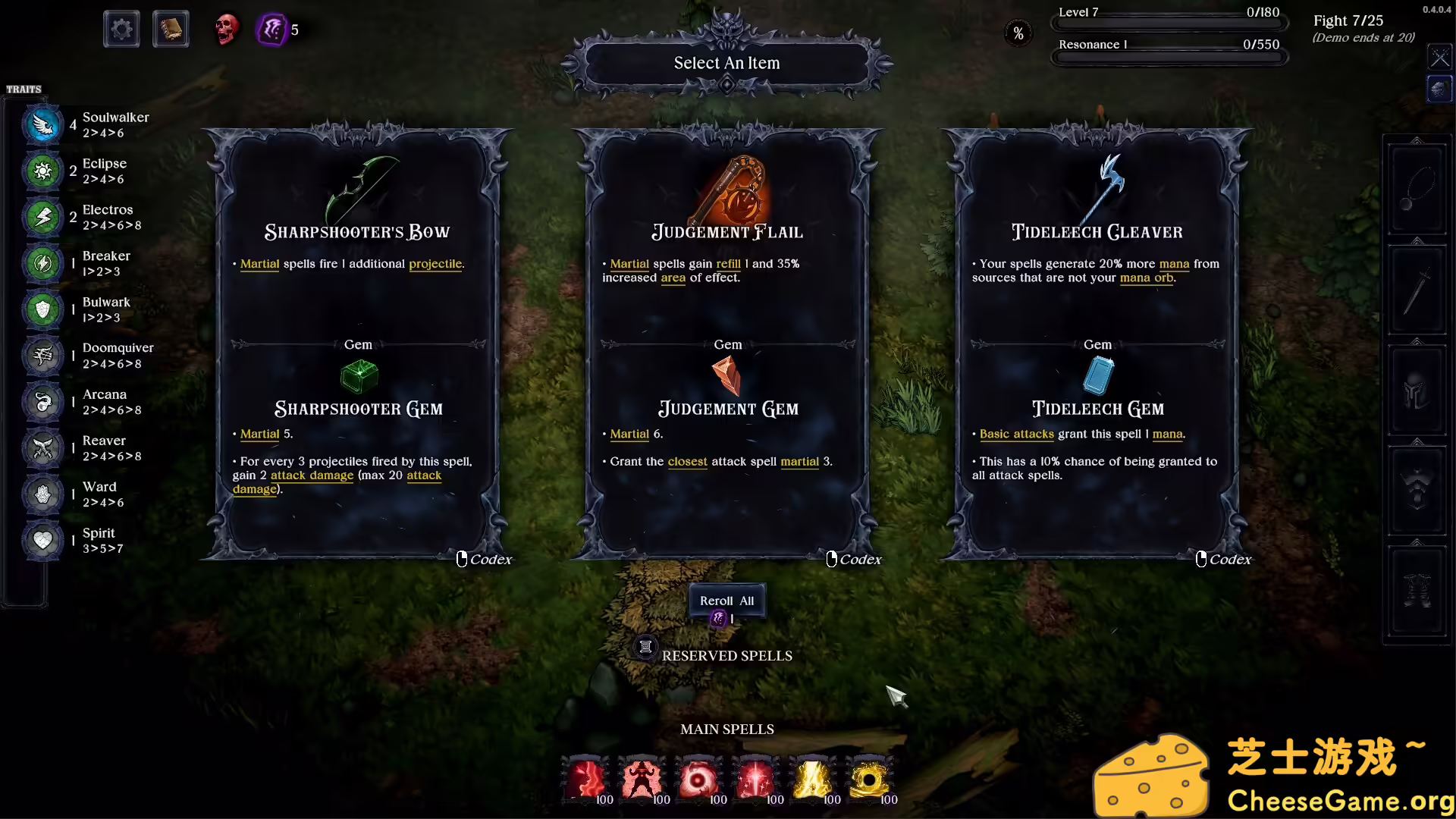Open the codex book at top left
The image size is (1456, 819).
[170, 29]
